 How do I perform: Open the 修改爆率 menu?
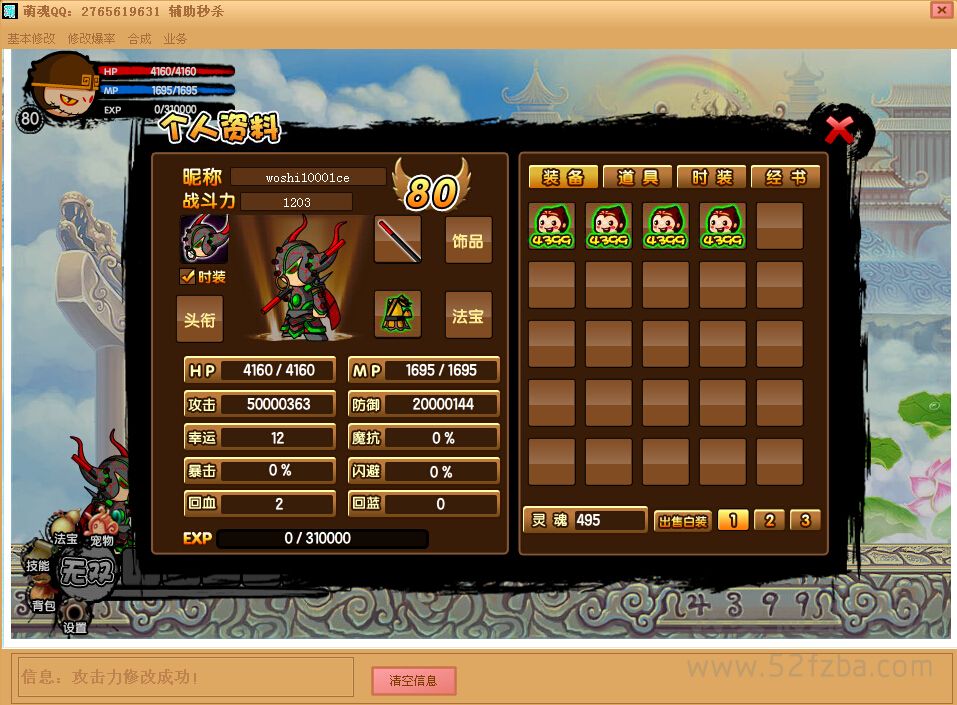(x=91, y=38)
